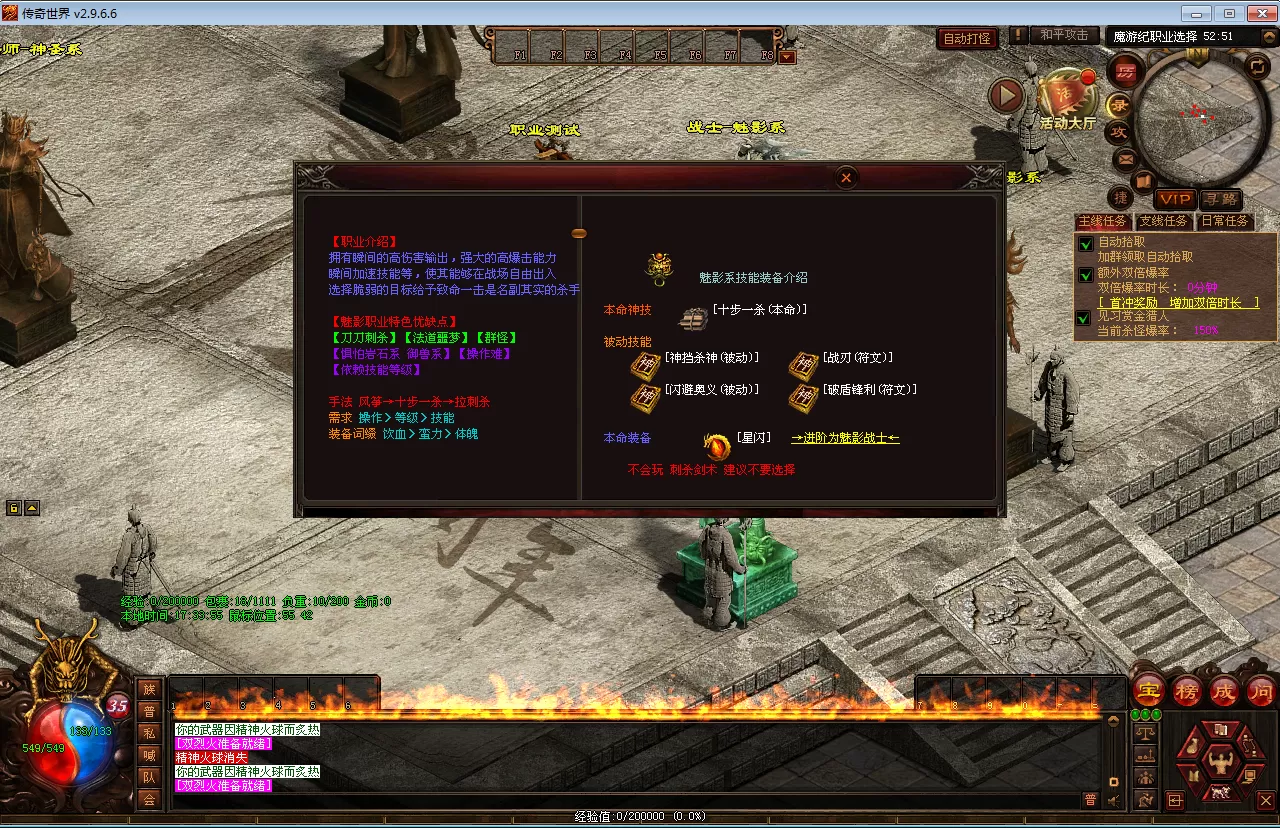This screenshot has width=1280, height=828.
Task: Close the class introduction dialog
Action: pyautogui.click(x=846, y=178)
